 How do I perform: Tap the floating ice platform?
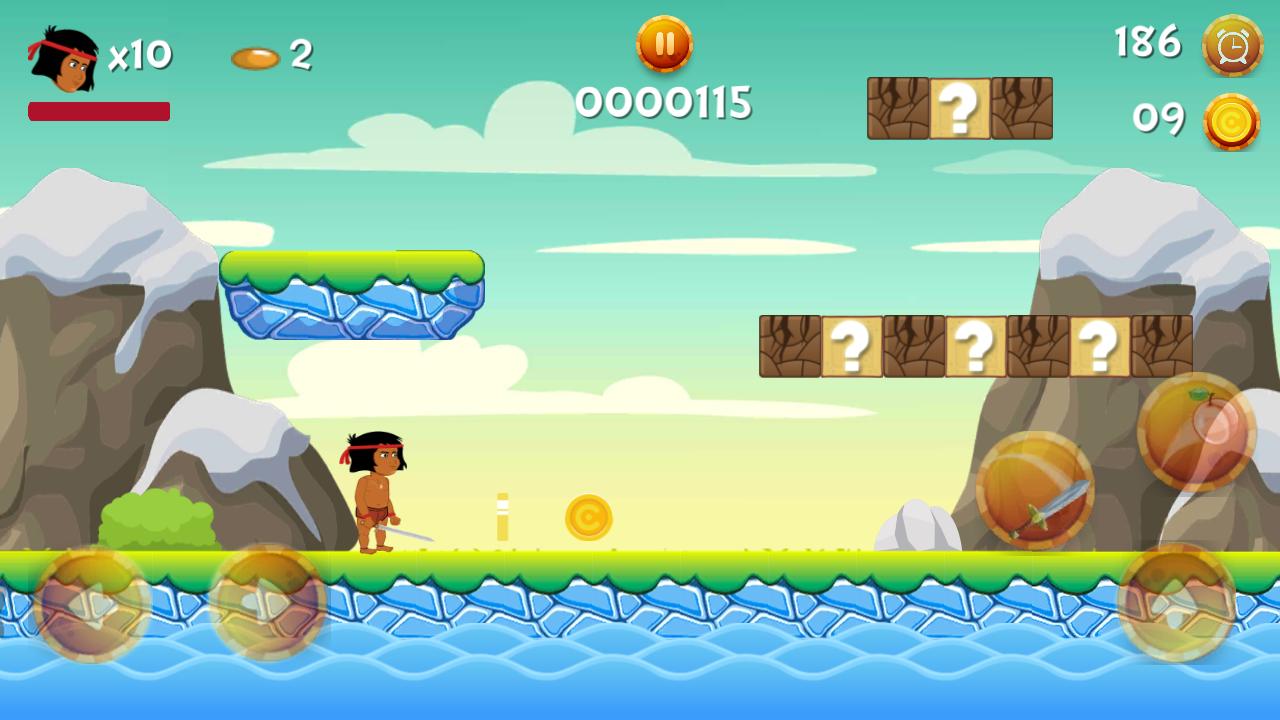(x=354, y=295)
